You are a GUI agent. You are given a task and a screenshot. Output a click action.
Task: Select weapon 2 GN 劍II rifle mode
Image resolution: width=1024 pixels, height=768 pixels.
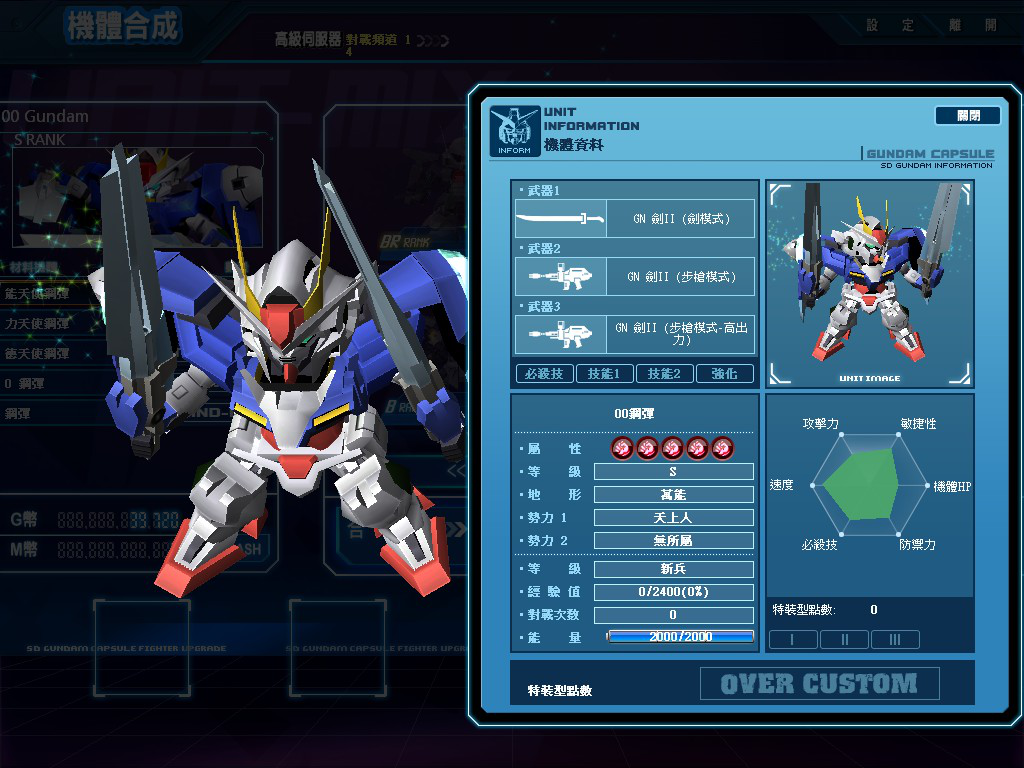pyautogui.click(x=635, y=276)
